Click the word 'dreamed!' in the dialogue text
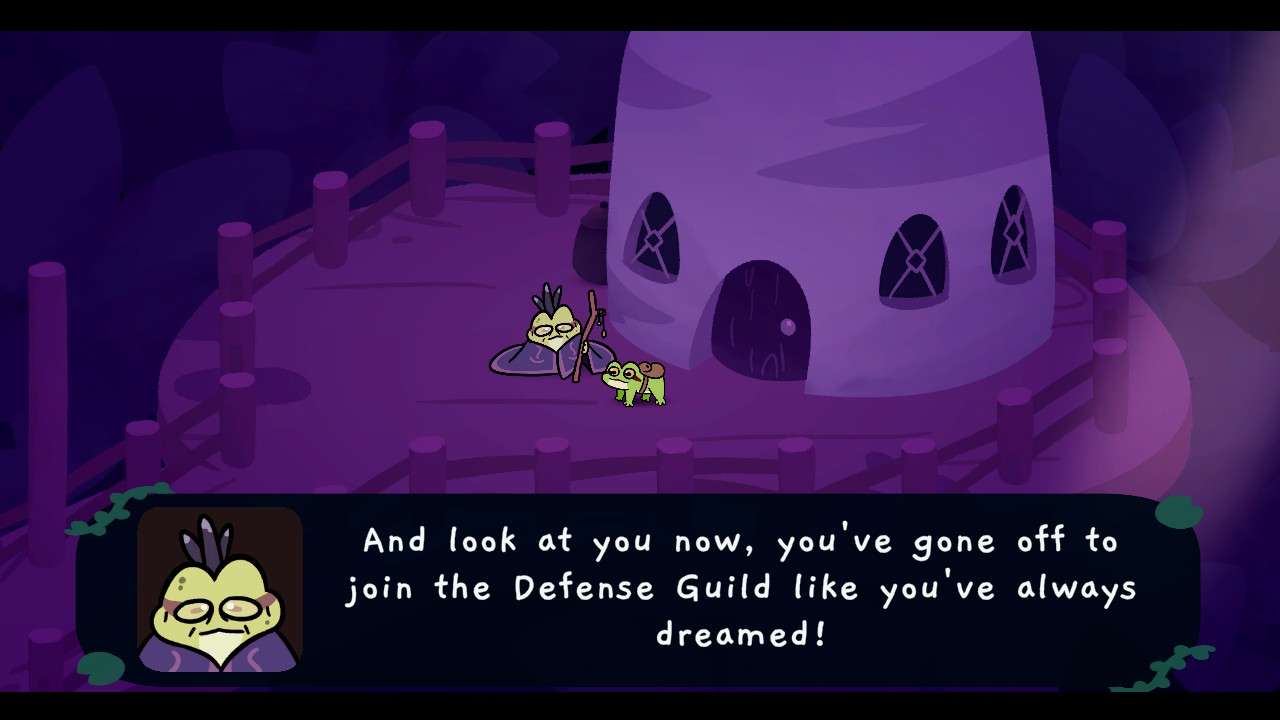Screen dimensions: 1280x720 point(742,632)
